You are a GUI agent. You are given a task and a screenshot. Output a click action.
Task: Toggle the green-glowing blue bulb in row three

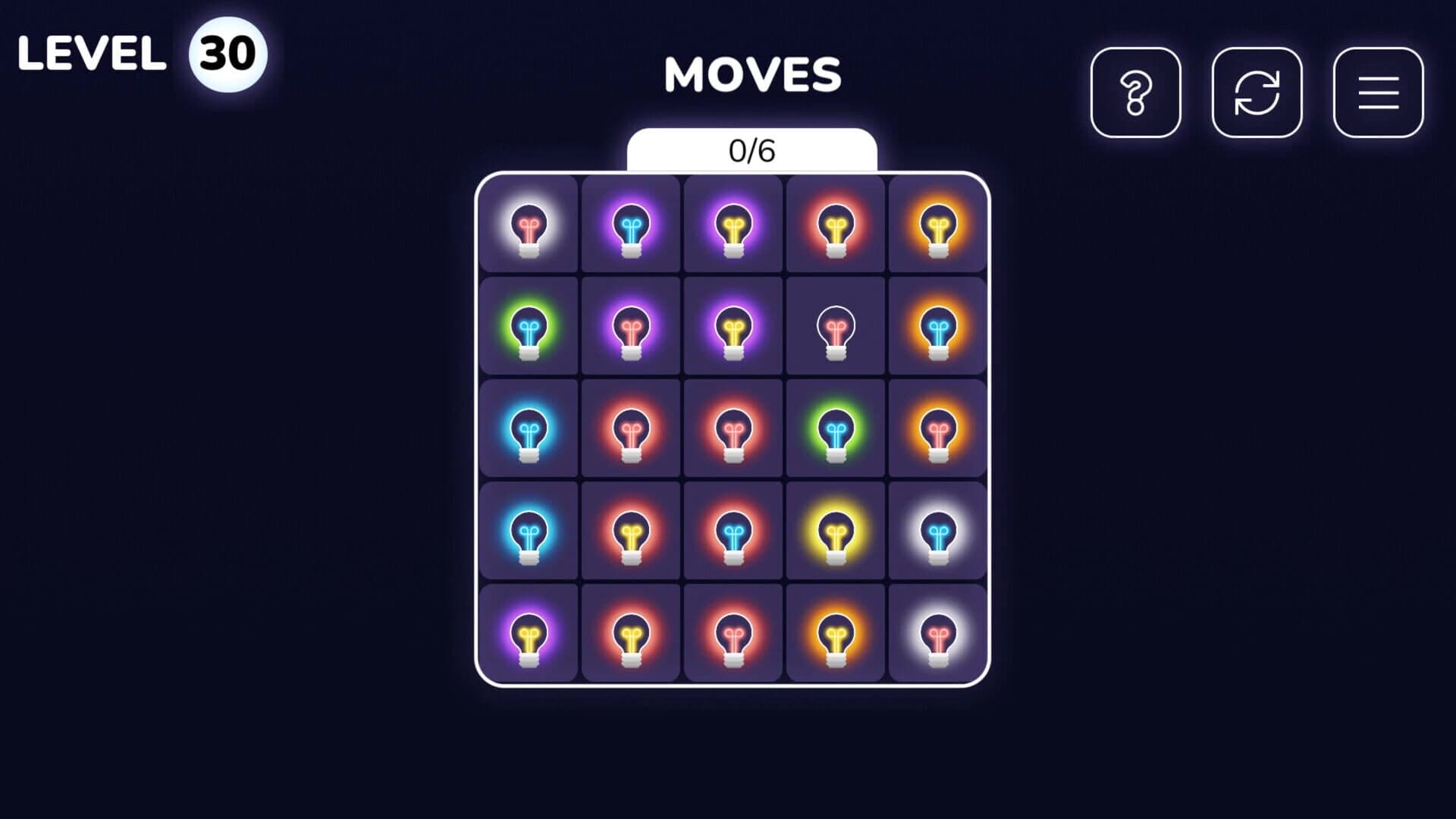pos(834,428)
